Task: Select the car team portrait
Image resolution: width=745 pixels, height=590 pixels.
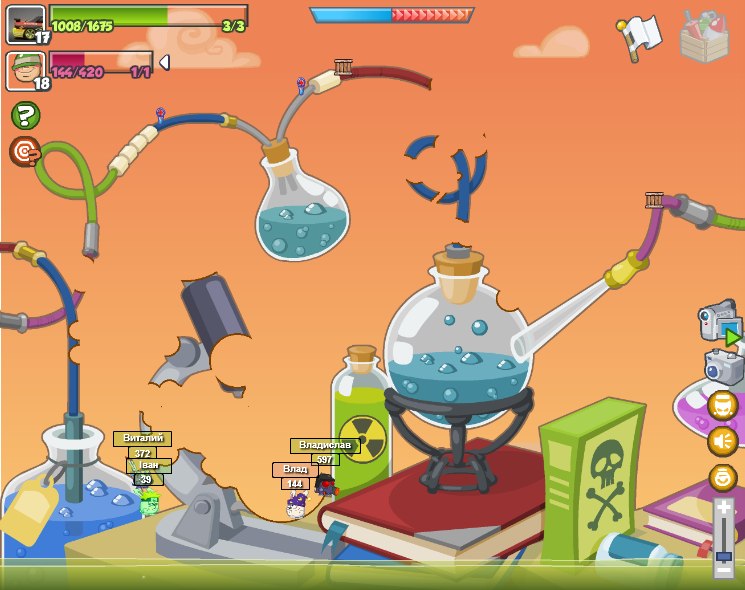Action: coord(25,24)
